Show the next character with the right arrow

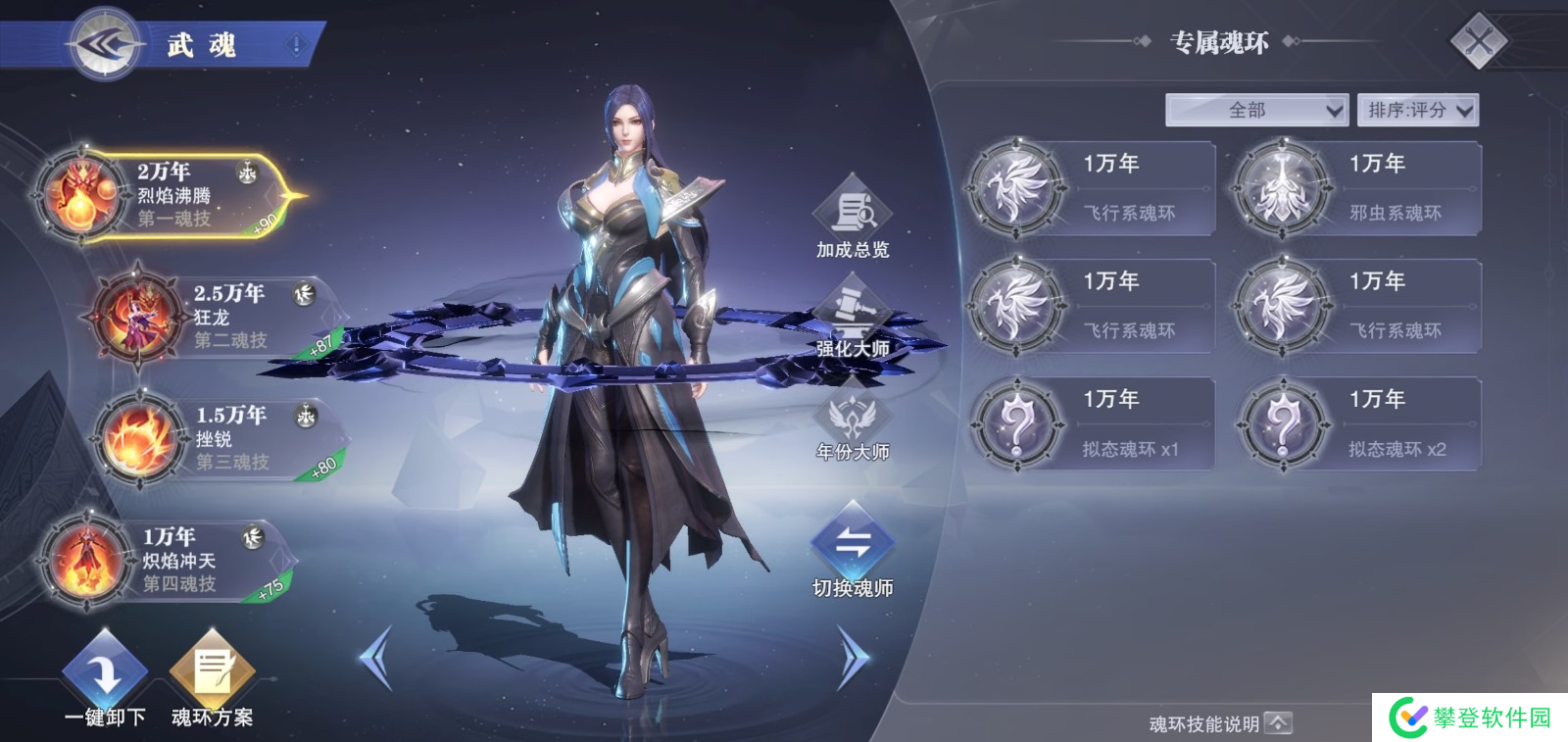853,657
